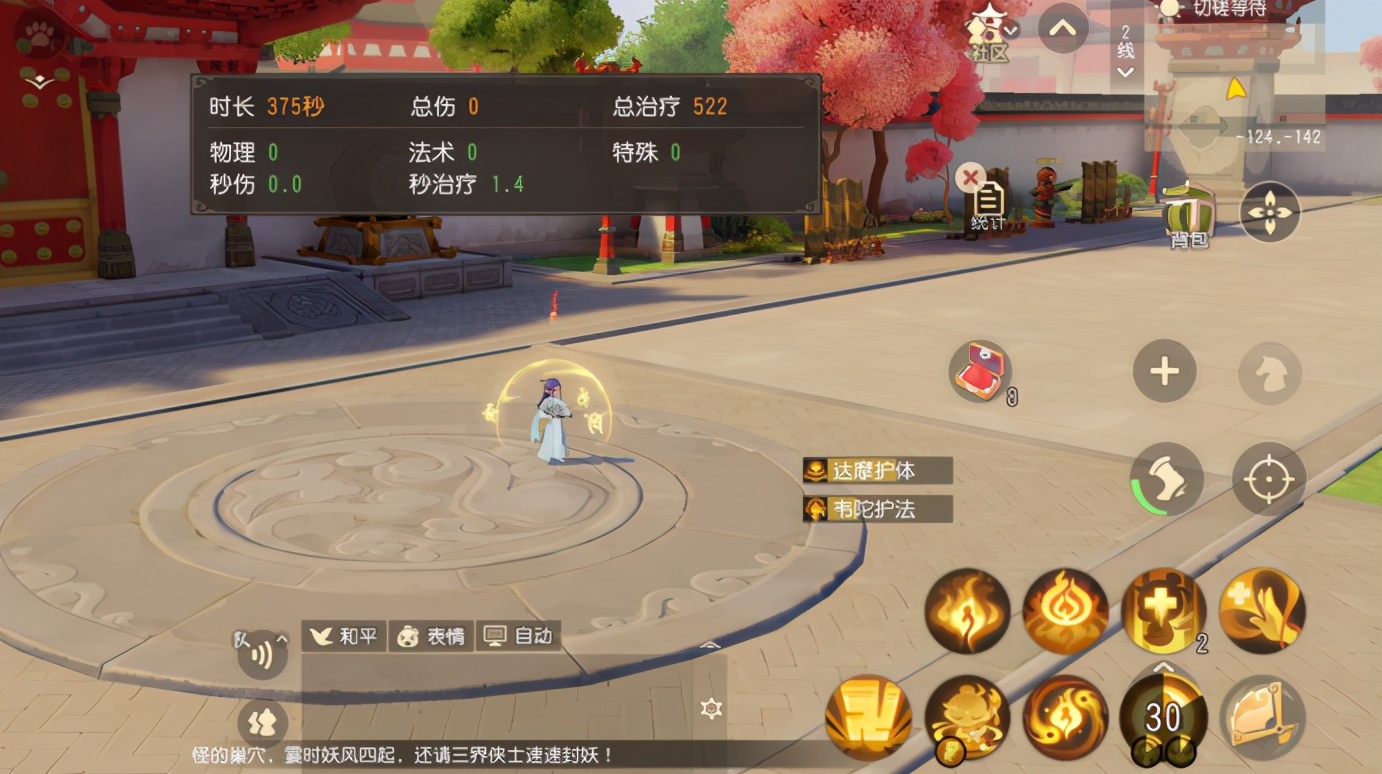Image resolution: width=1382 pixels, height=774 pixels.
Task: Select the 达摩护体 buff entry
Action: coord(877,471)
